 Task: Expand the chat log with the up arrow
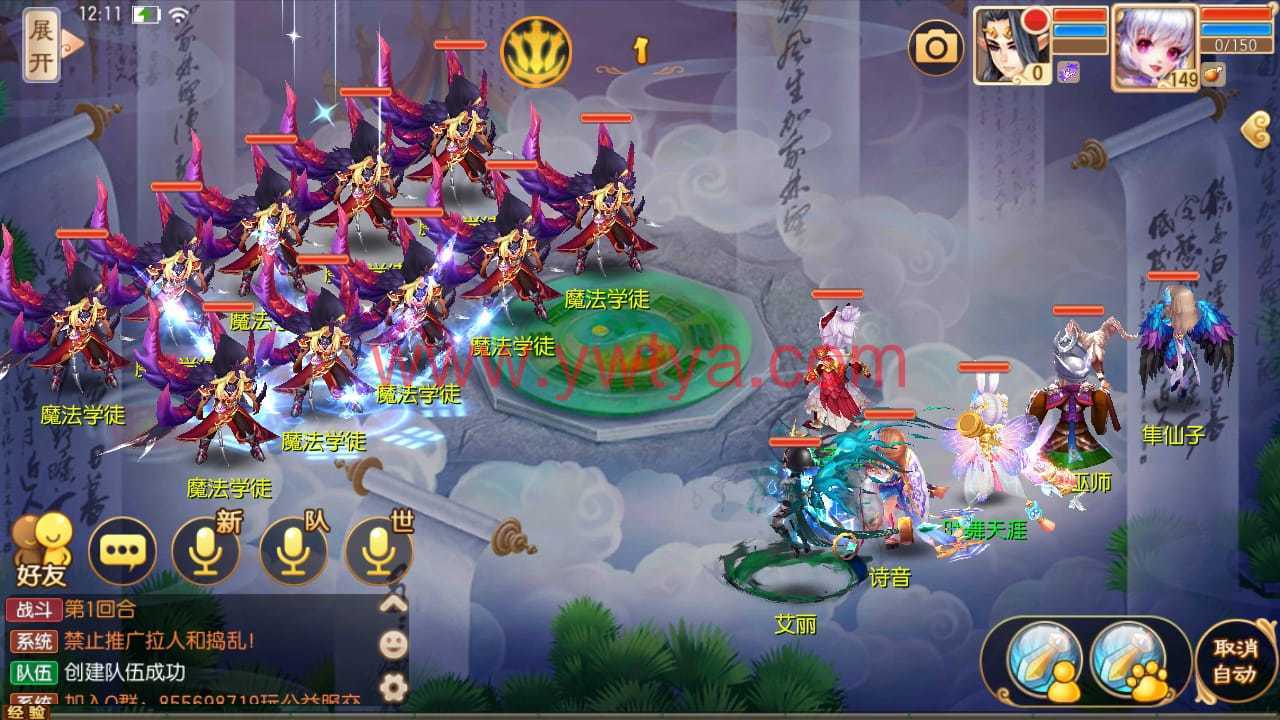[x=394, y=603]
